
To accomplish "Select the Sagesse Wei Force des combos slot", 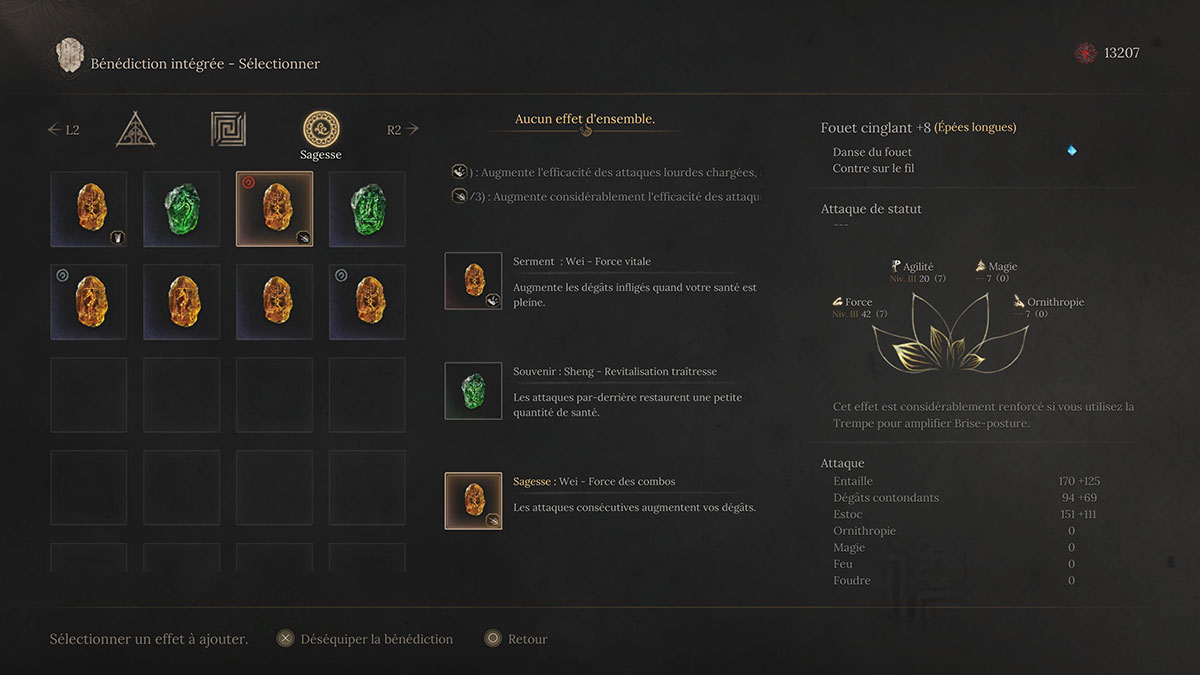I will 473,501.
